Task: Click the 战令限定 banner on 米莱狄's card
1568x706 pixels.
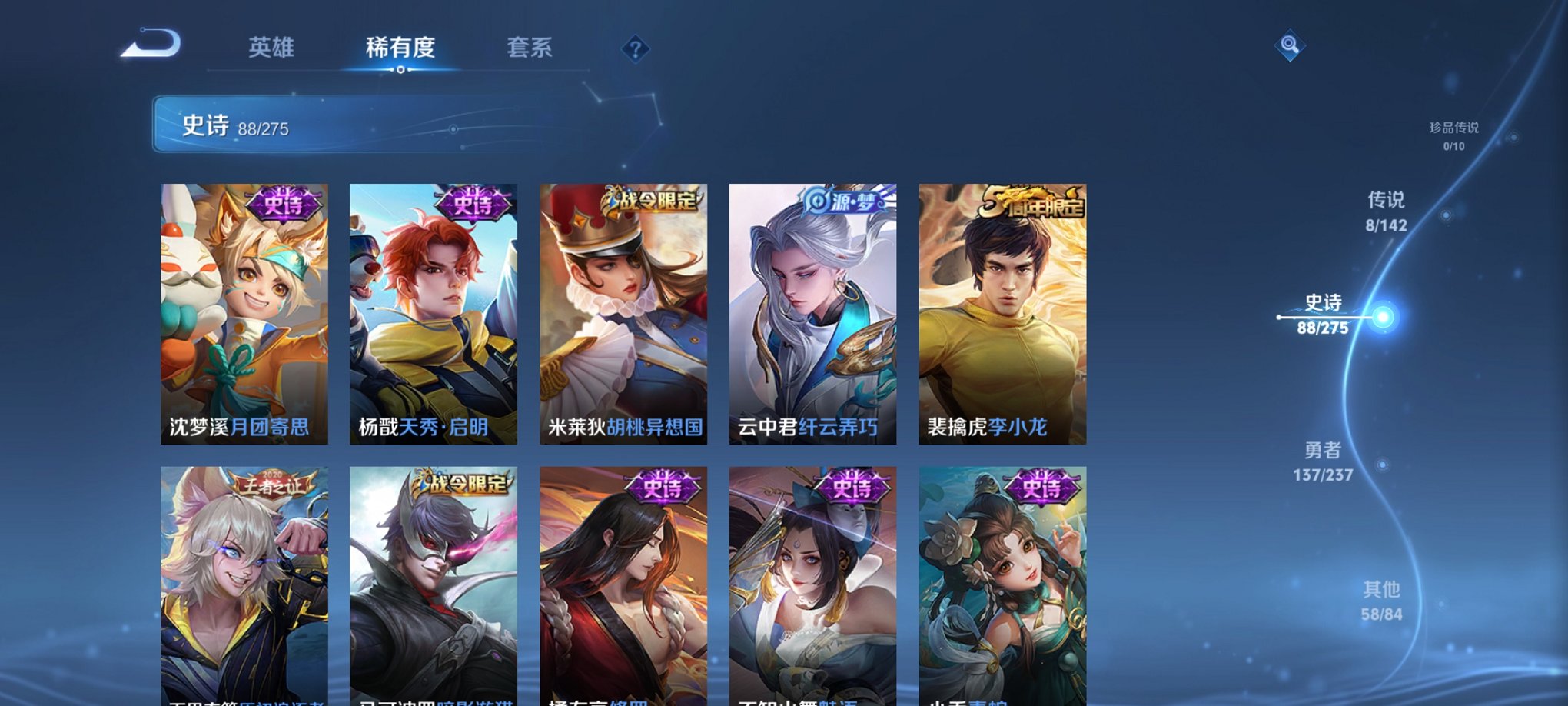Action: coord(652,198)
